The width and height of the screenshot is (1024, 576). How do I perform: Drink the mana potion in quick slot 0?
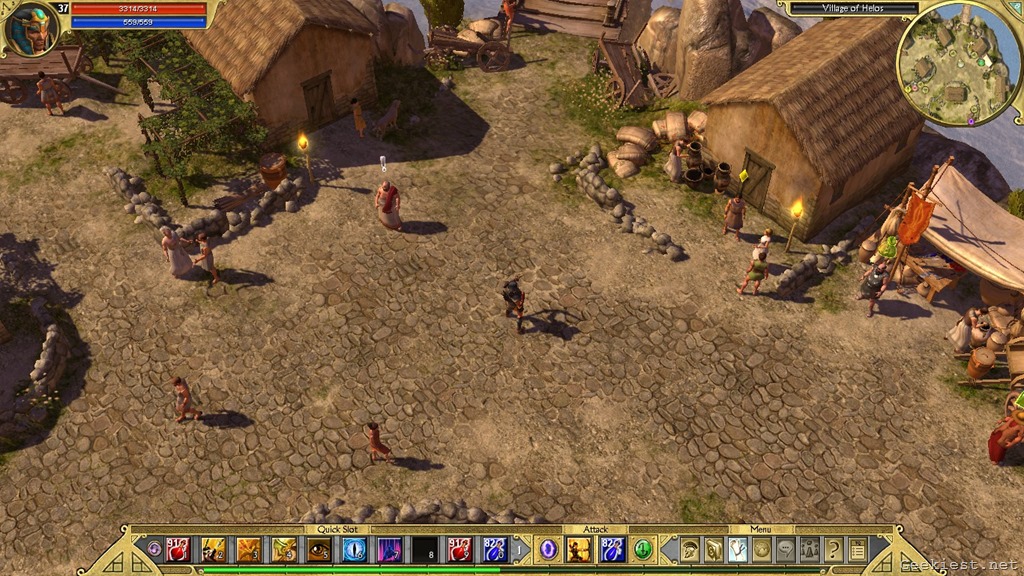click(x=495, y=549)
